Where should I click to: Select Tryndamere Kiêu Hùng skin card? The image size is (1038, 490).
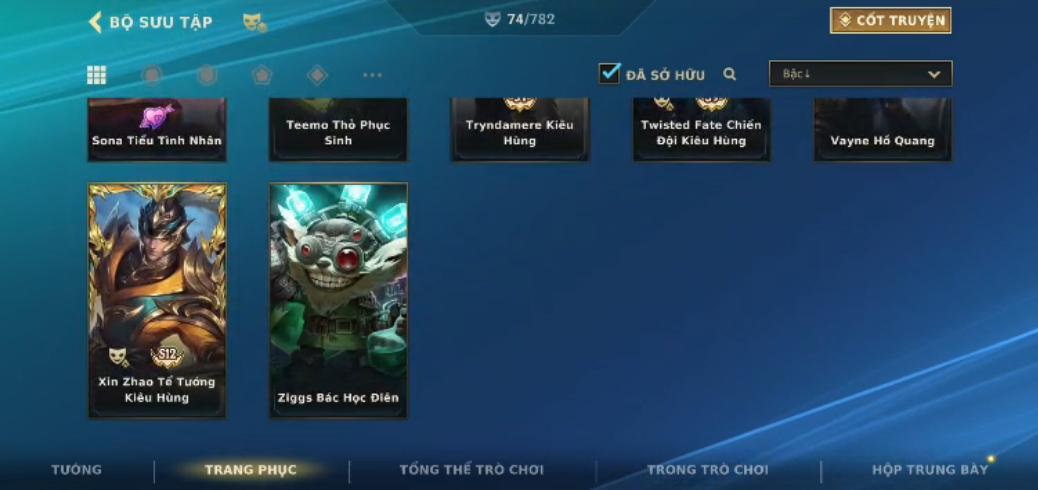[x=520, y=130]
